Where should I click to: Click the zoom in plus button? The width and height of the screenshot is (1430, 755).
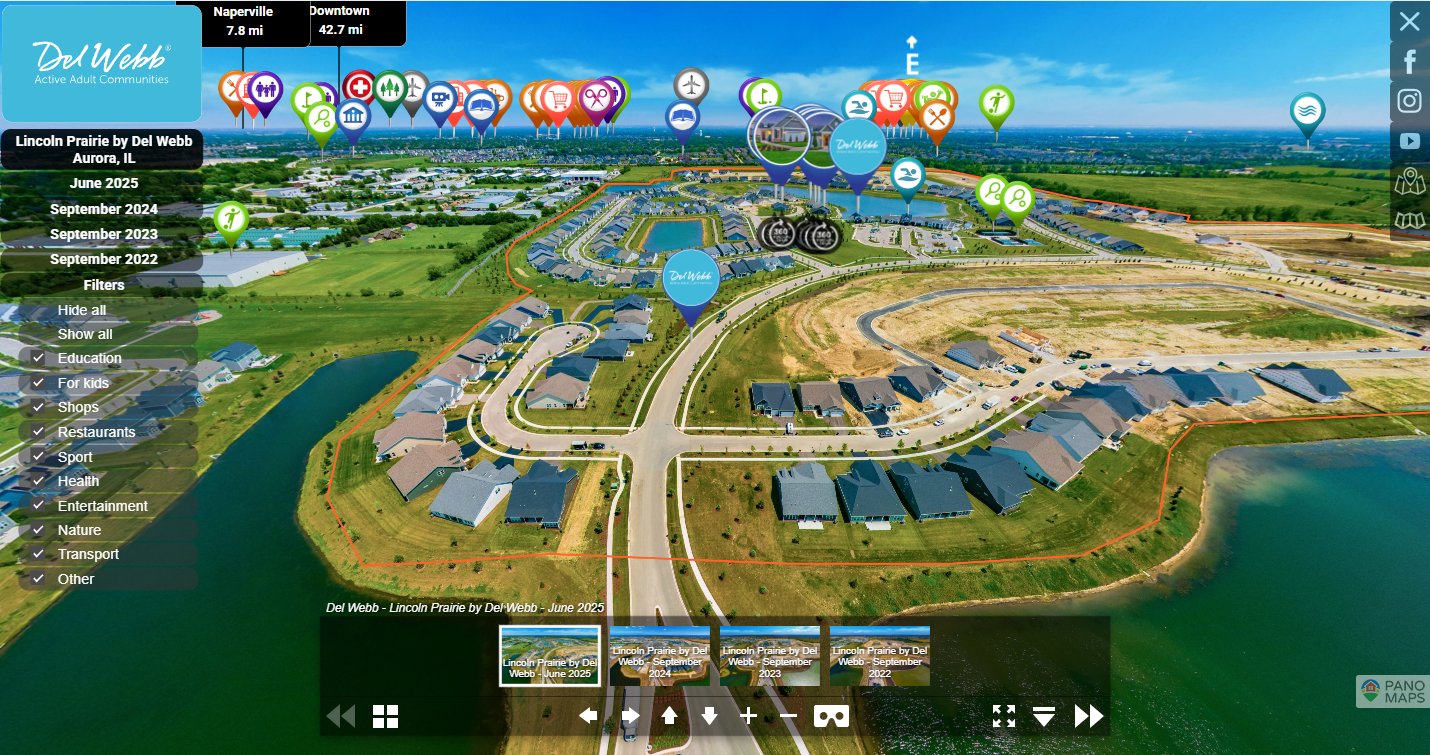click(x=748, y=715)
